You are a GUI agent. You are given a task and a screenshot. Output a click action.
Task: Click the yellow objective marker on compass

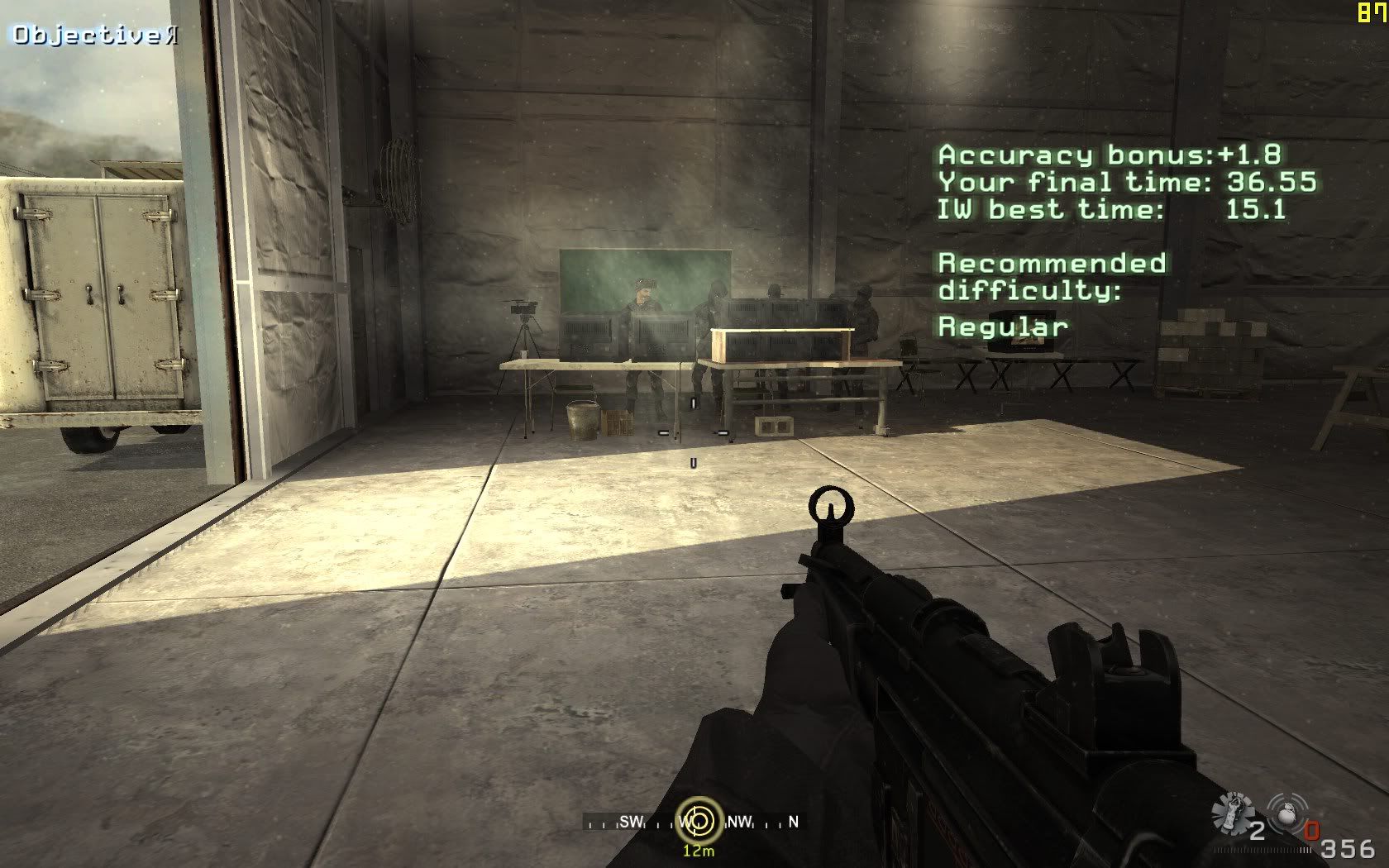pos(699,821)
